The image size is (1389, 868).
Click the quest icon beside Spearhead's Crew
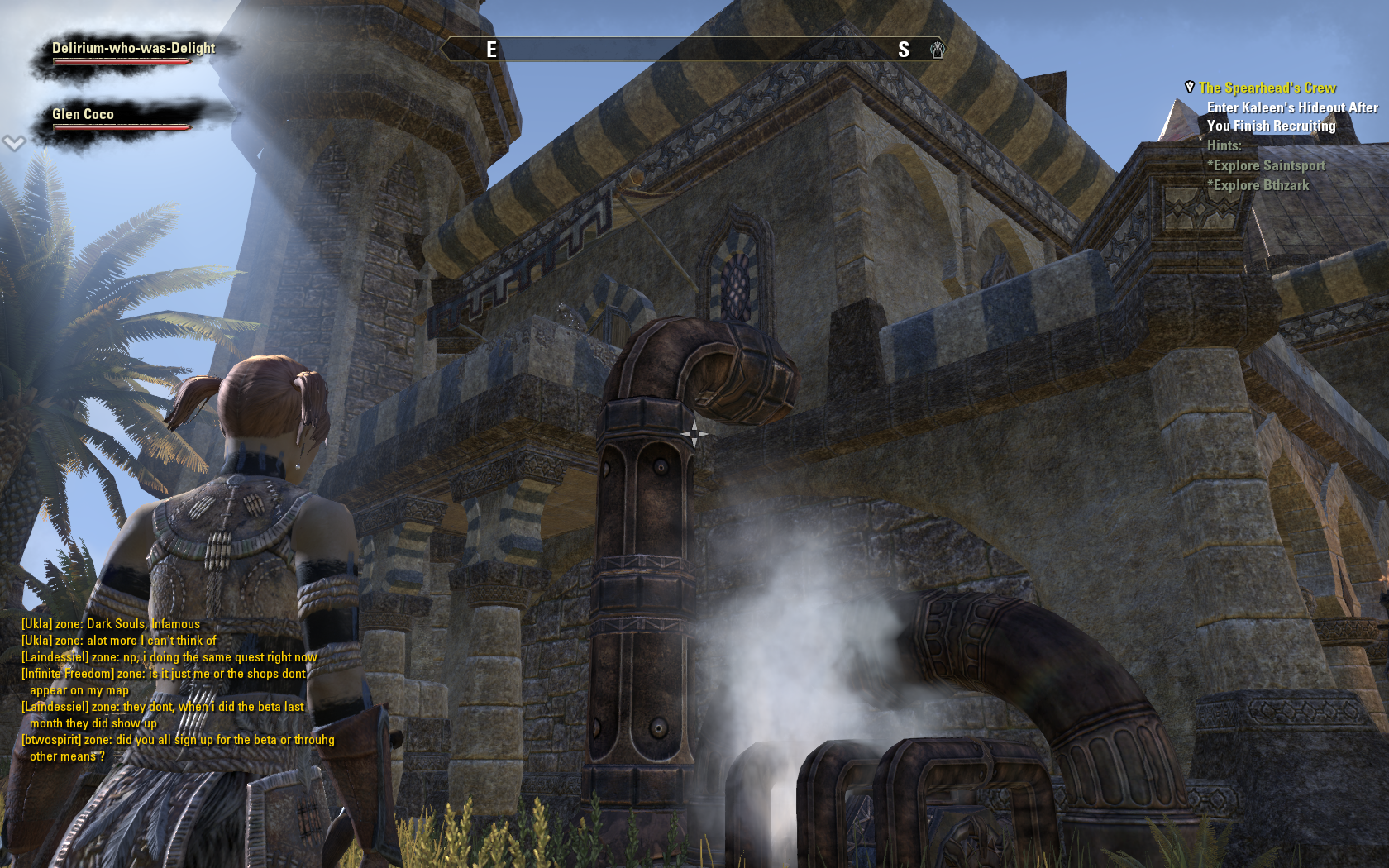point(1189,87)
